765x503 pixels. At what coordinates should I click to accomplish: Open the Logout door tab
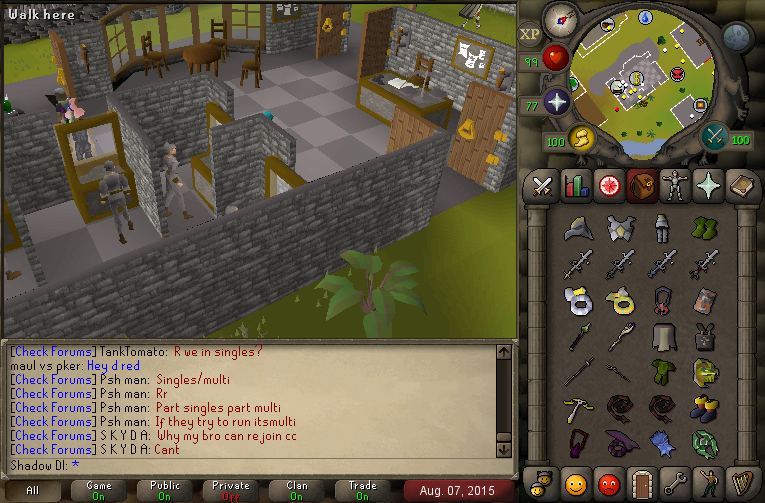[x=641, y=482]
